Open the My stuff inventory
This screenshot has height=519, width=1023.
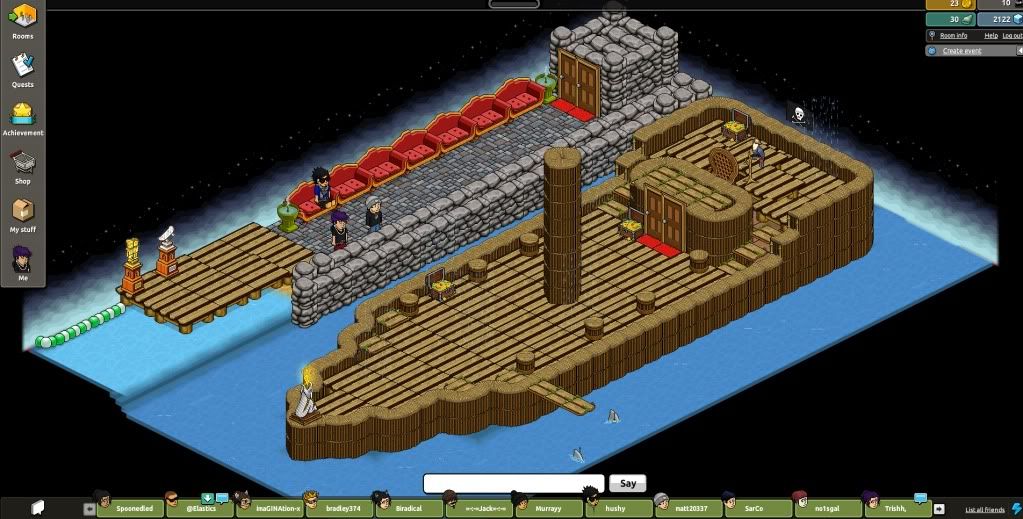[x=22, y=214]
